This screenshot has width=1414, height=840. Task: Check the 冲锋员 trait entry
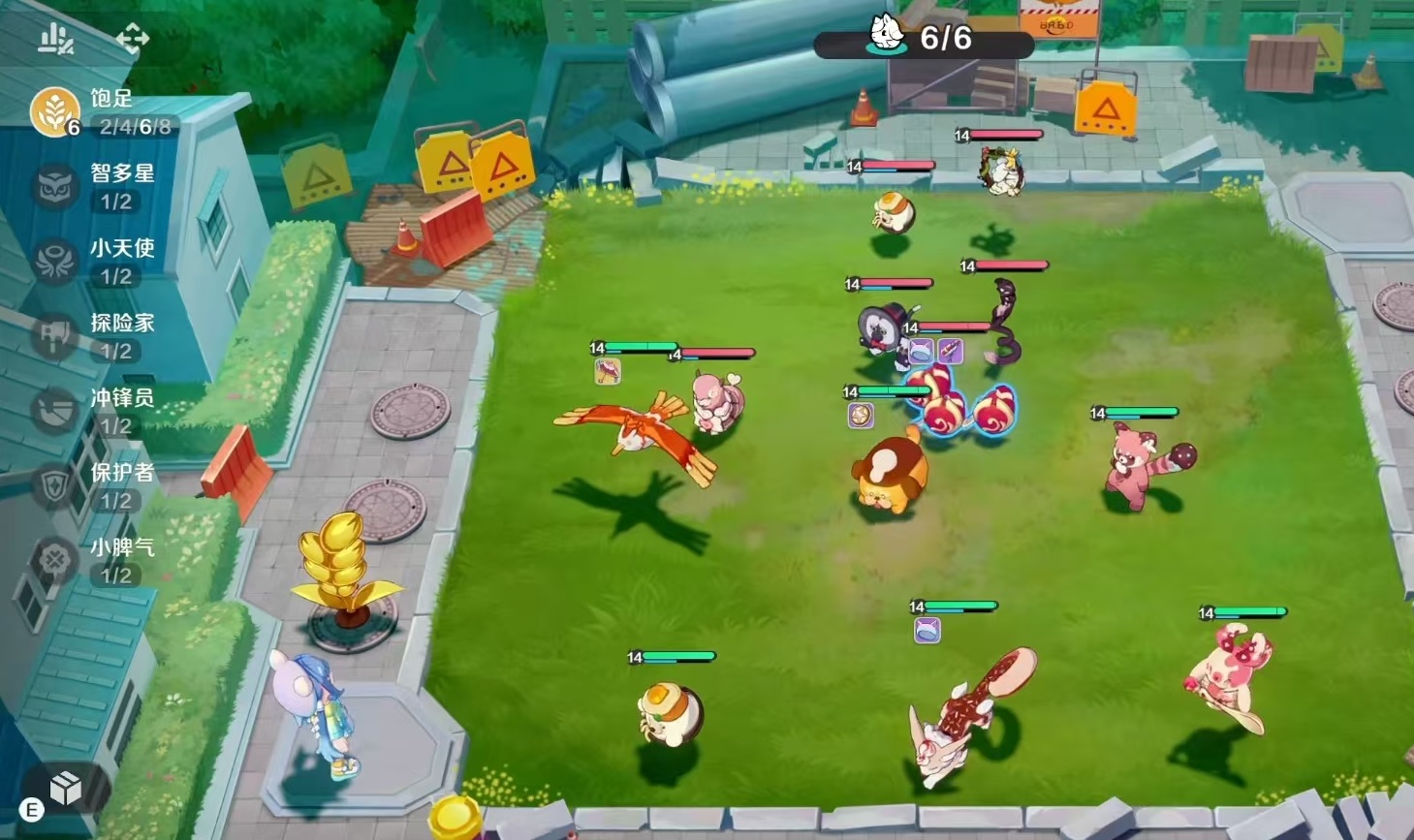point(55,411)
